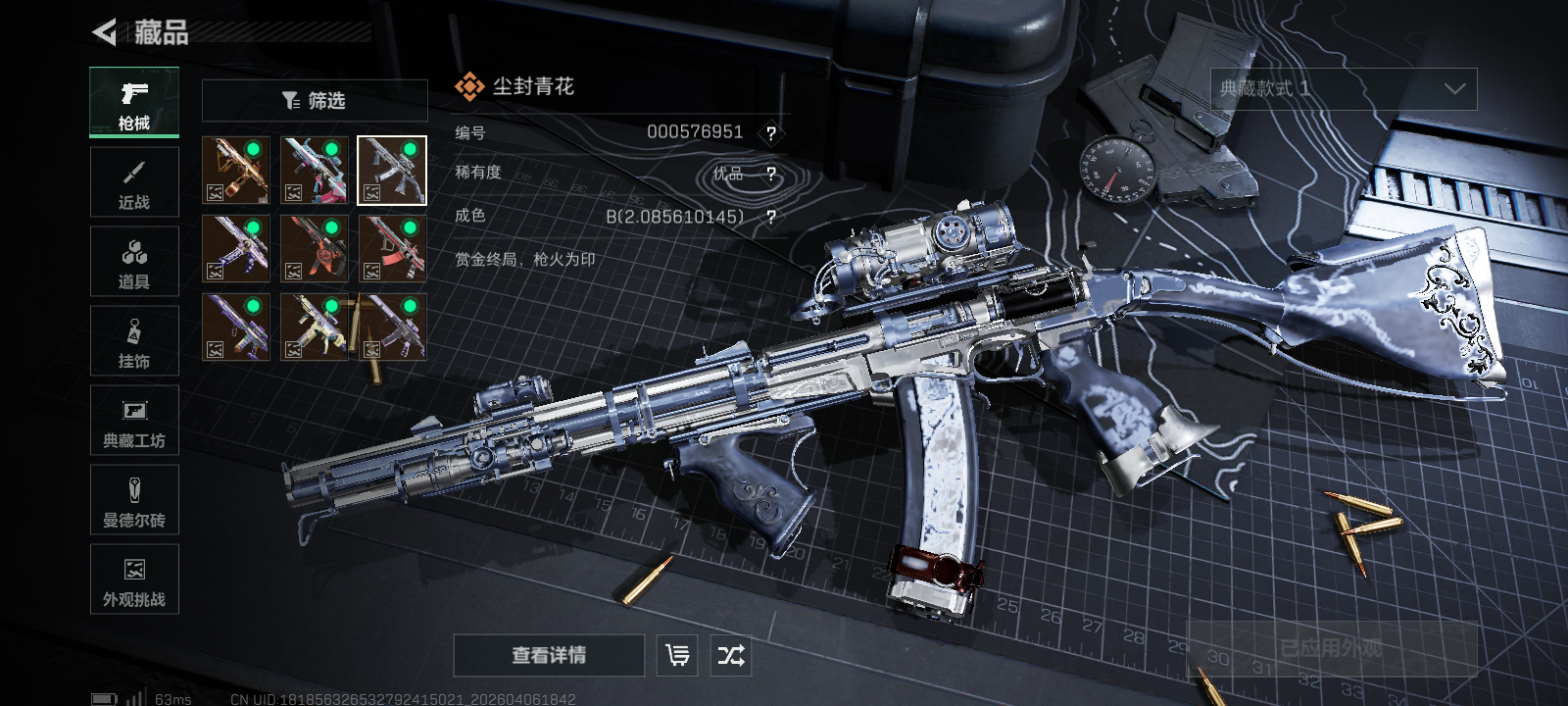Select the 道具 items category
Viewport: 1568px width, 706px height.
click(x=134, y=262)
